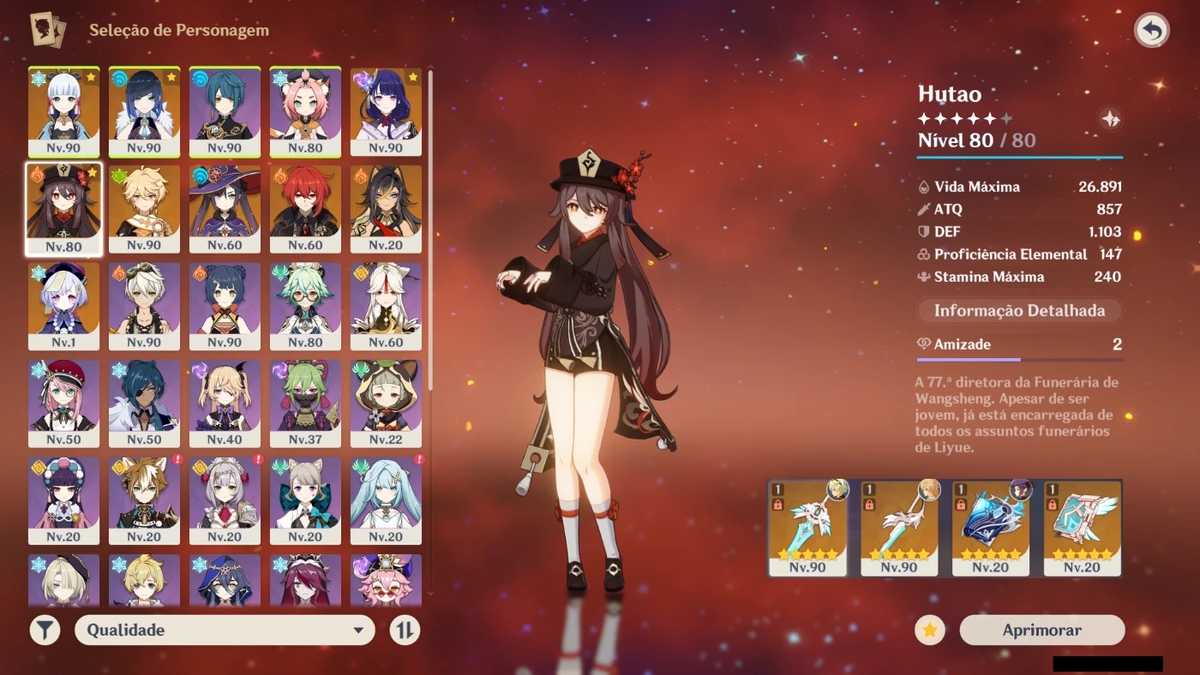Open the Qualidade sort dropdown
The height and width of the screenshot is (675, 1200).
pos(225,630)
